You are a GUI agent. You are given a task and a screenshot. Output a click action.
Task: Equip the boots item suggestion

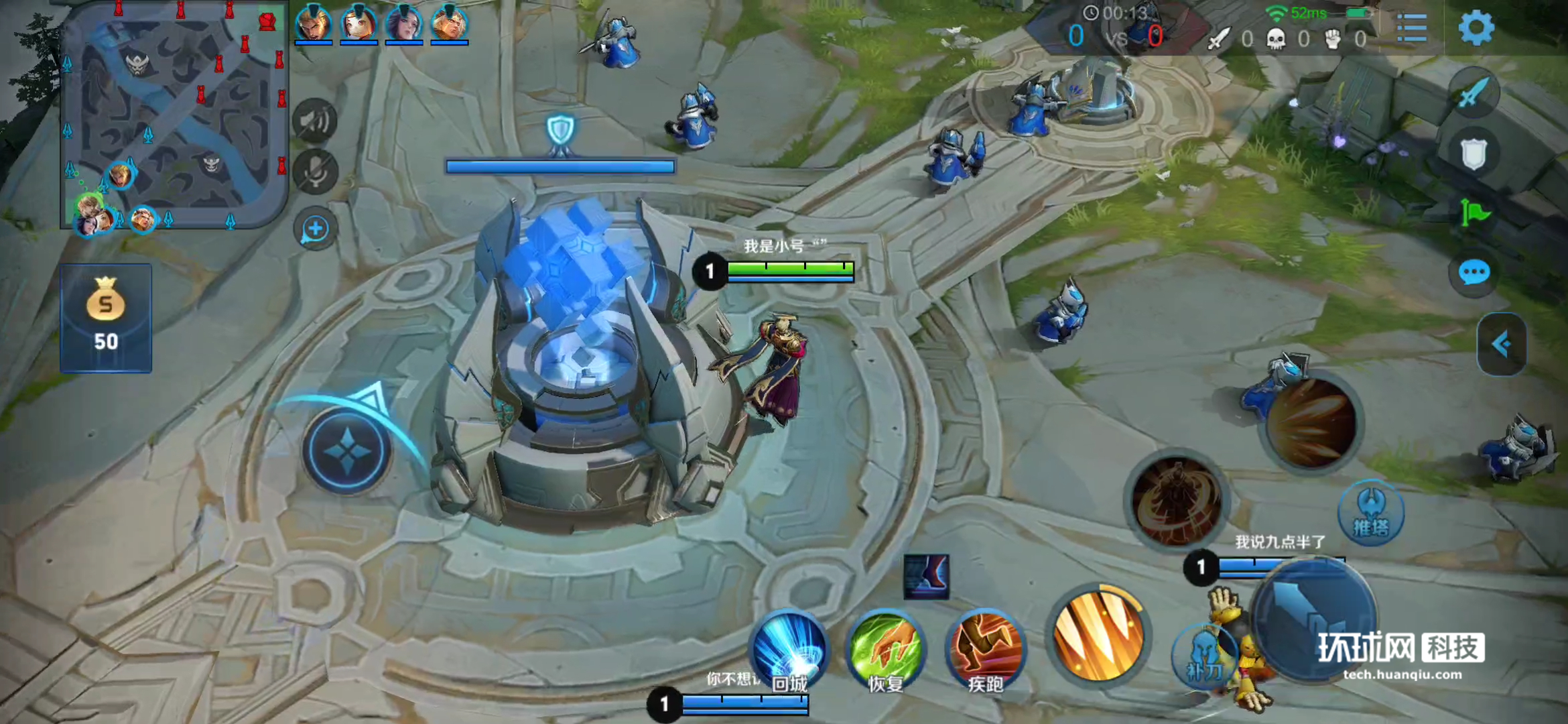[926, 577]
